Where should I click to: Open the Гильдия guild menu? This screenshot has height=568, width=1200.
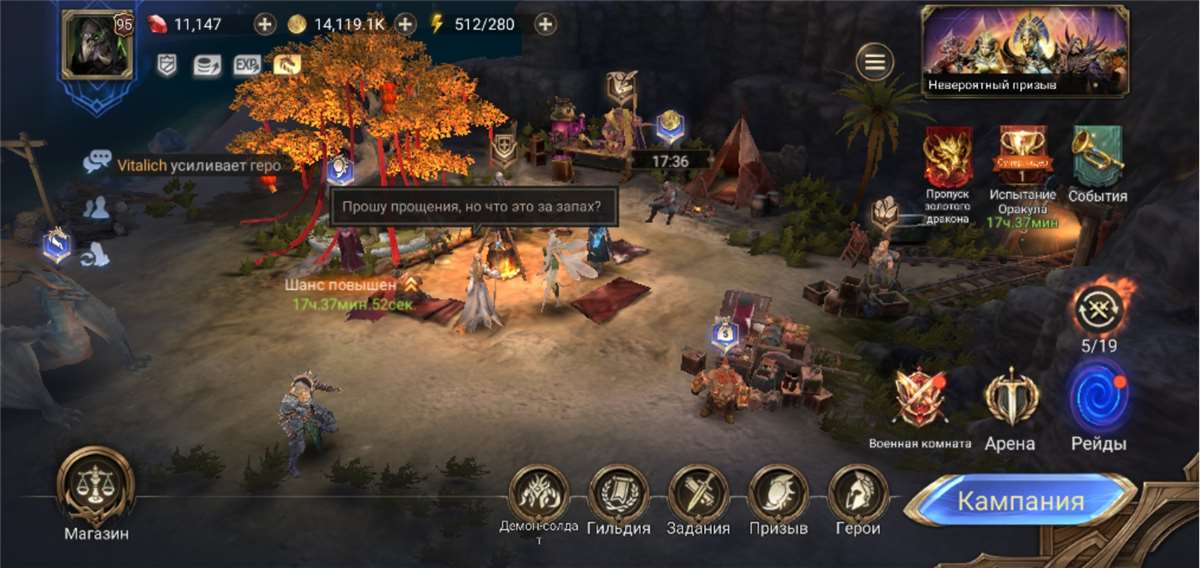[x=619, y=494]
